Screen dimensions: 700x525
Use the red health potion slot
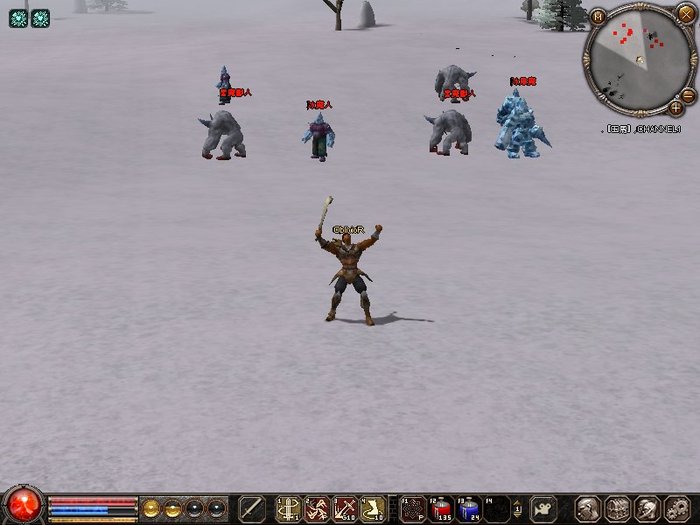point(441,508)
